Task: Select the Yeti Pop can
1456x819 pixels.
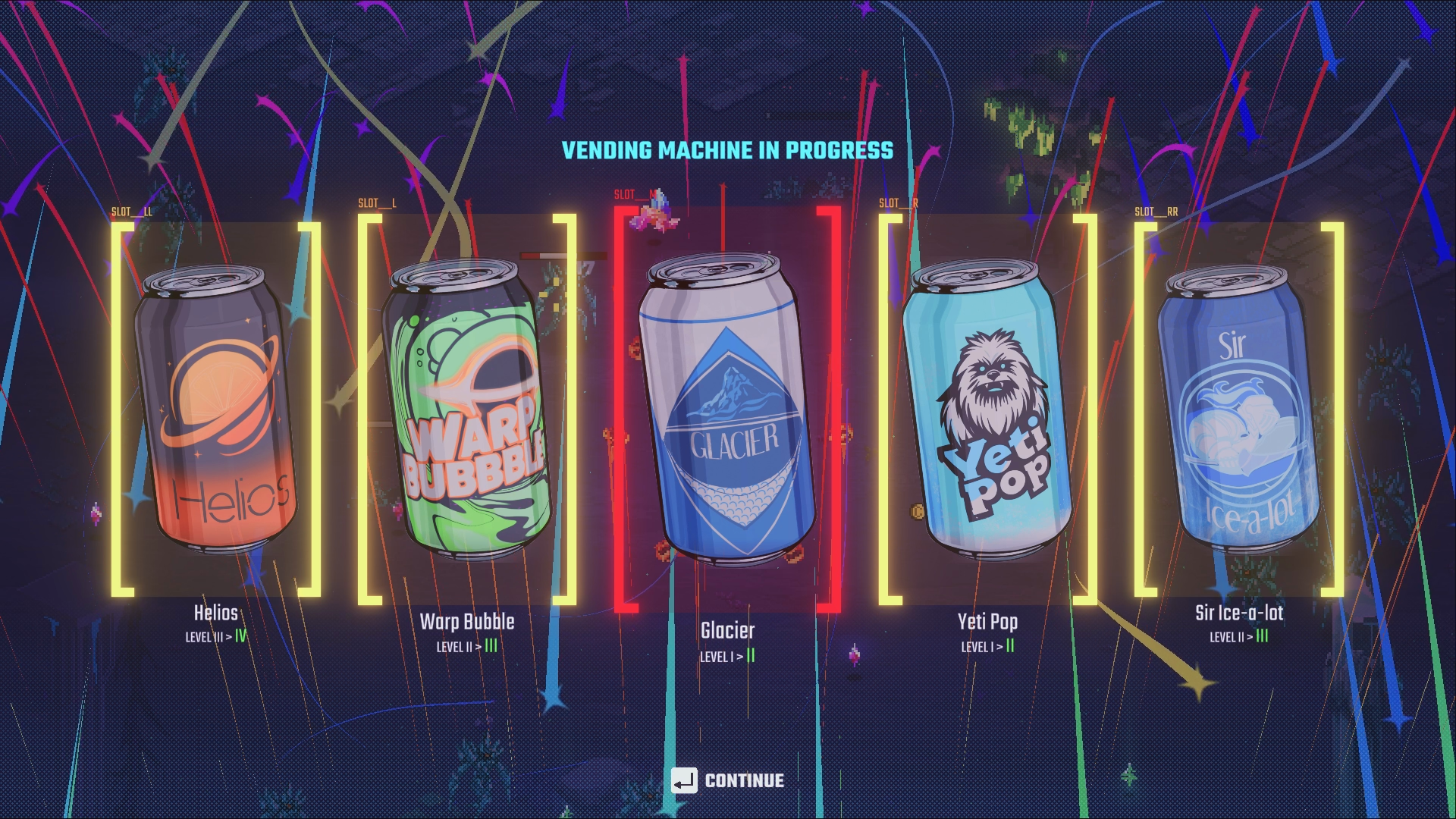Action: (x=987, y=409)
